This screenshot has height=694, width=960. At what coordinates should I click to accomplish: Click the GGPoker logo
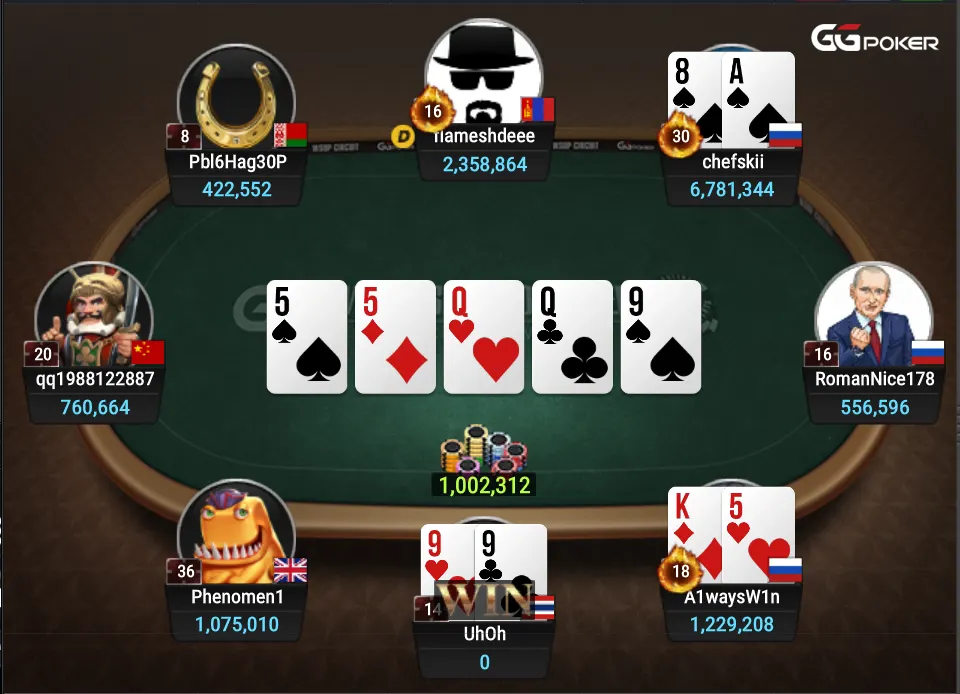pos(874,40)
